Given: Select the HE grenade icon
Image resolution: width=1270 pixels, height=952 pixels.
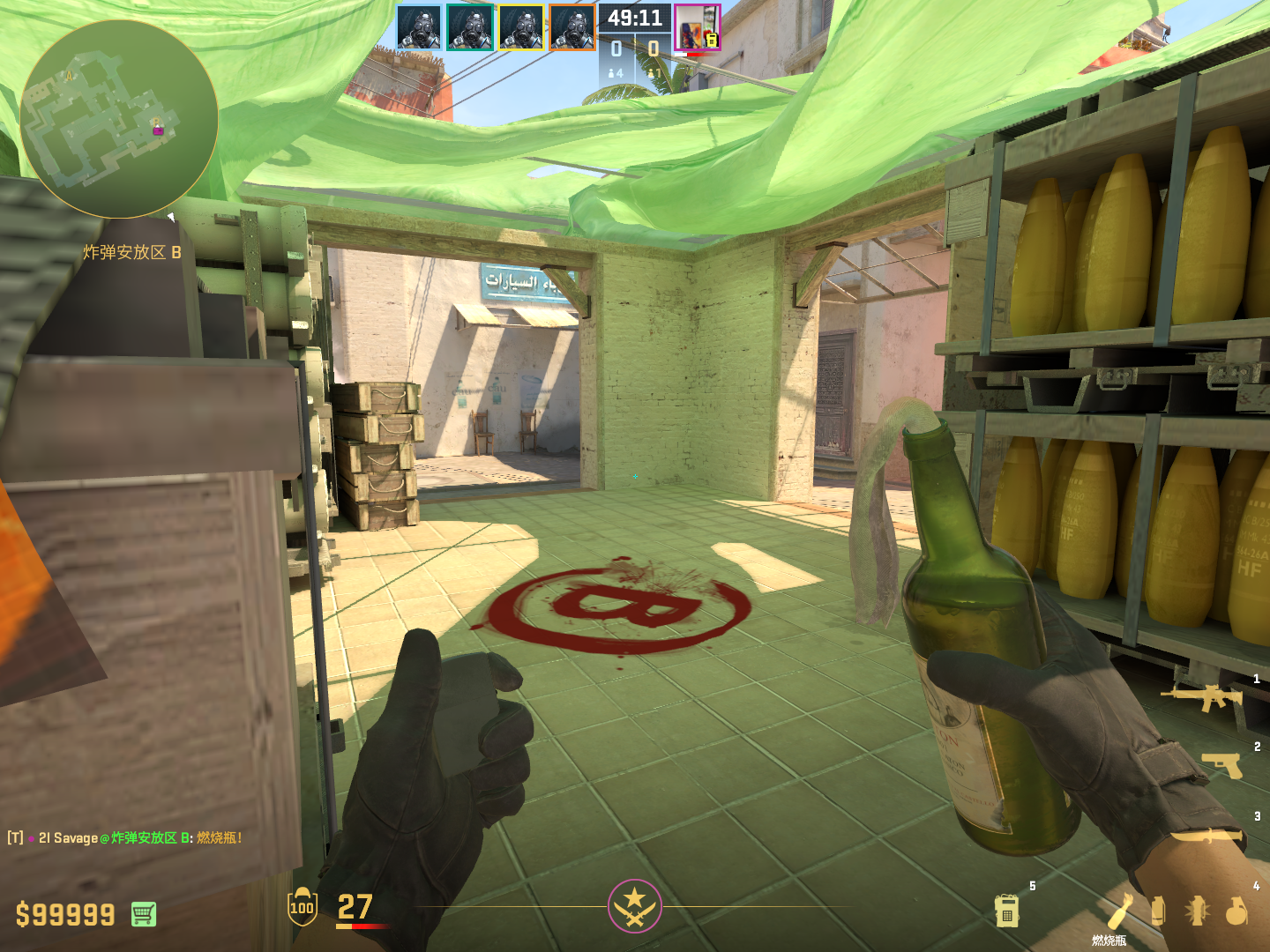Looking at the screenshot, I should 1236,911.
